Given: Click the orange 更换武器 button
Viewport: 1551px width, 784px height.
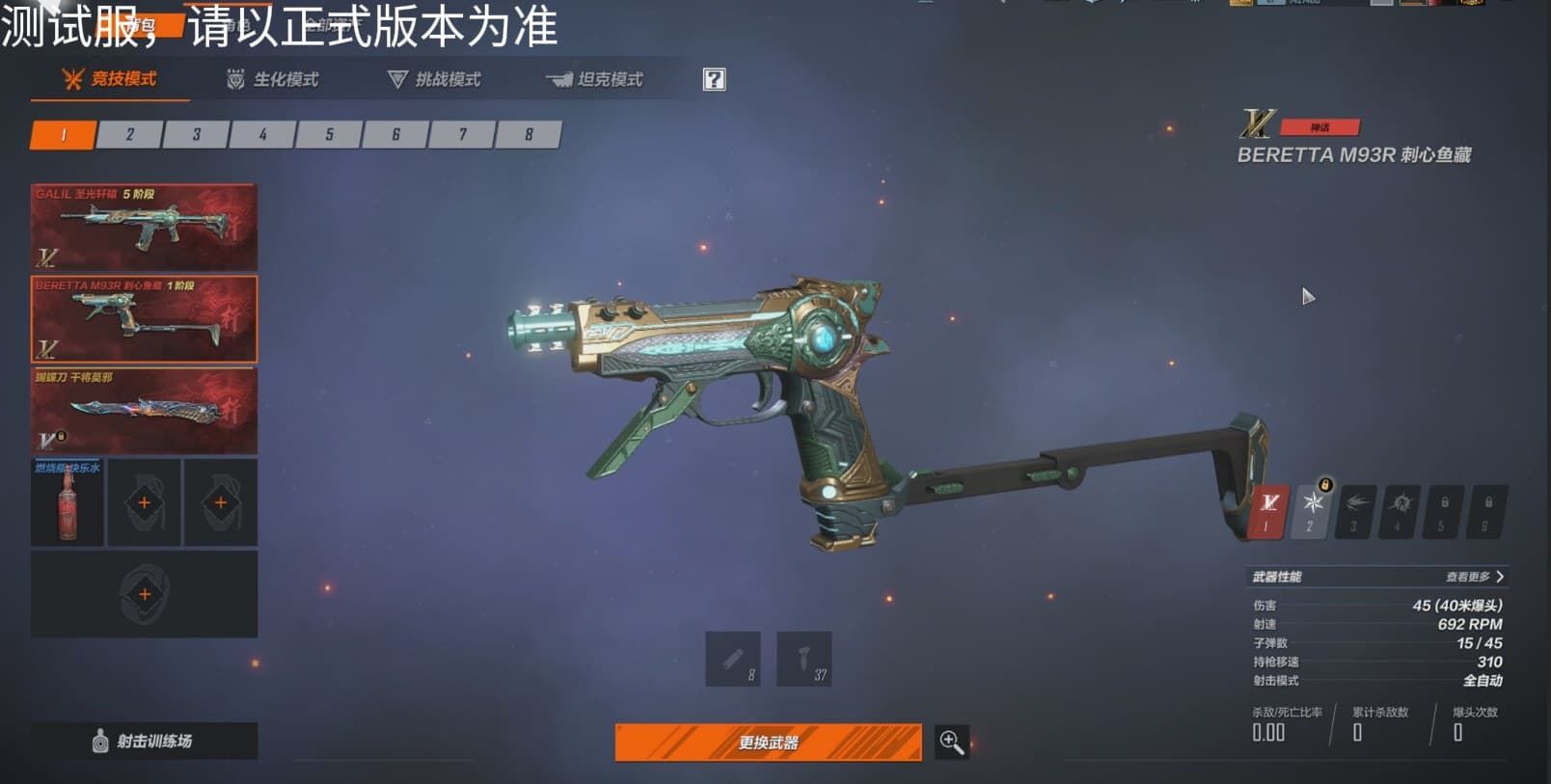Looking at the screenshot, I should tap(768, 743).
